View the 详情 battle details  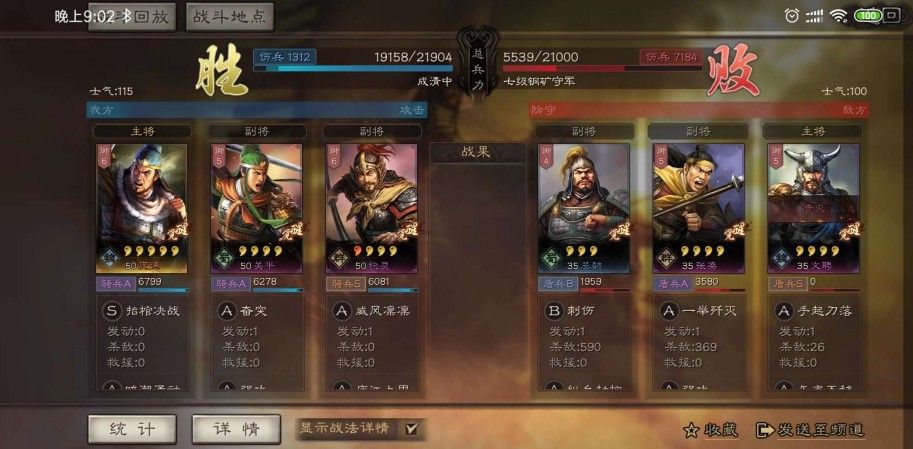click(x=236, y=429)
